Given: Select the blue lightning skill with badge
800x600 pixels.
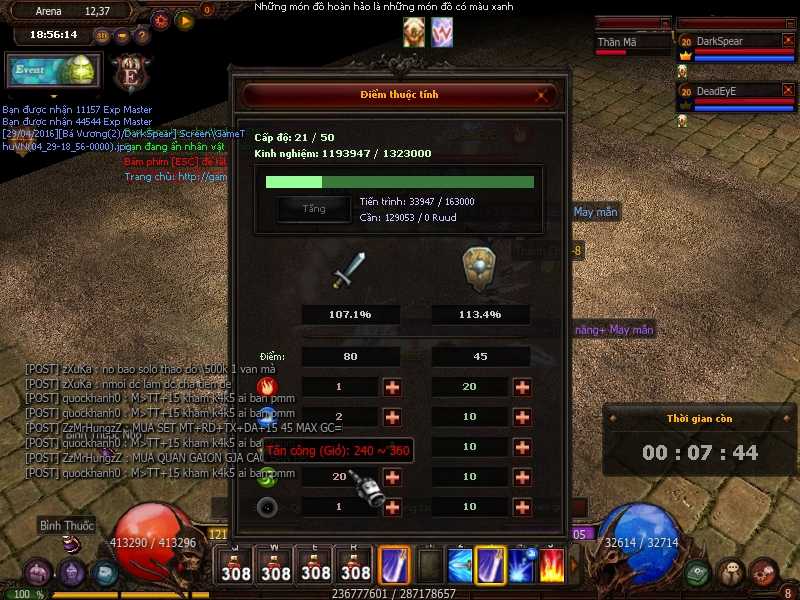Looking at the screenshot, I should pyautogui.click(x=522, y=565).
